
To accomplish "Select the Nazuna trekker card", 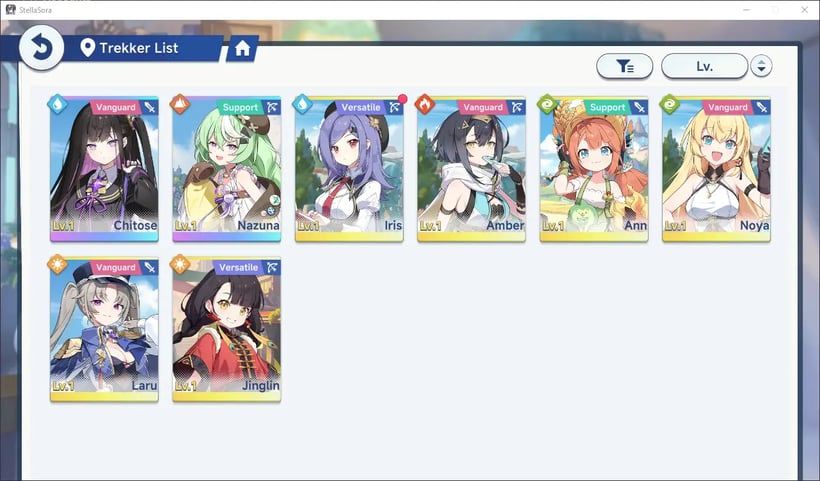I will point(226,168).
